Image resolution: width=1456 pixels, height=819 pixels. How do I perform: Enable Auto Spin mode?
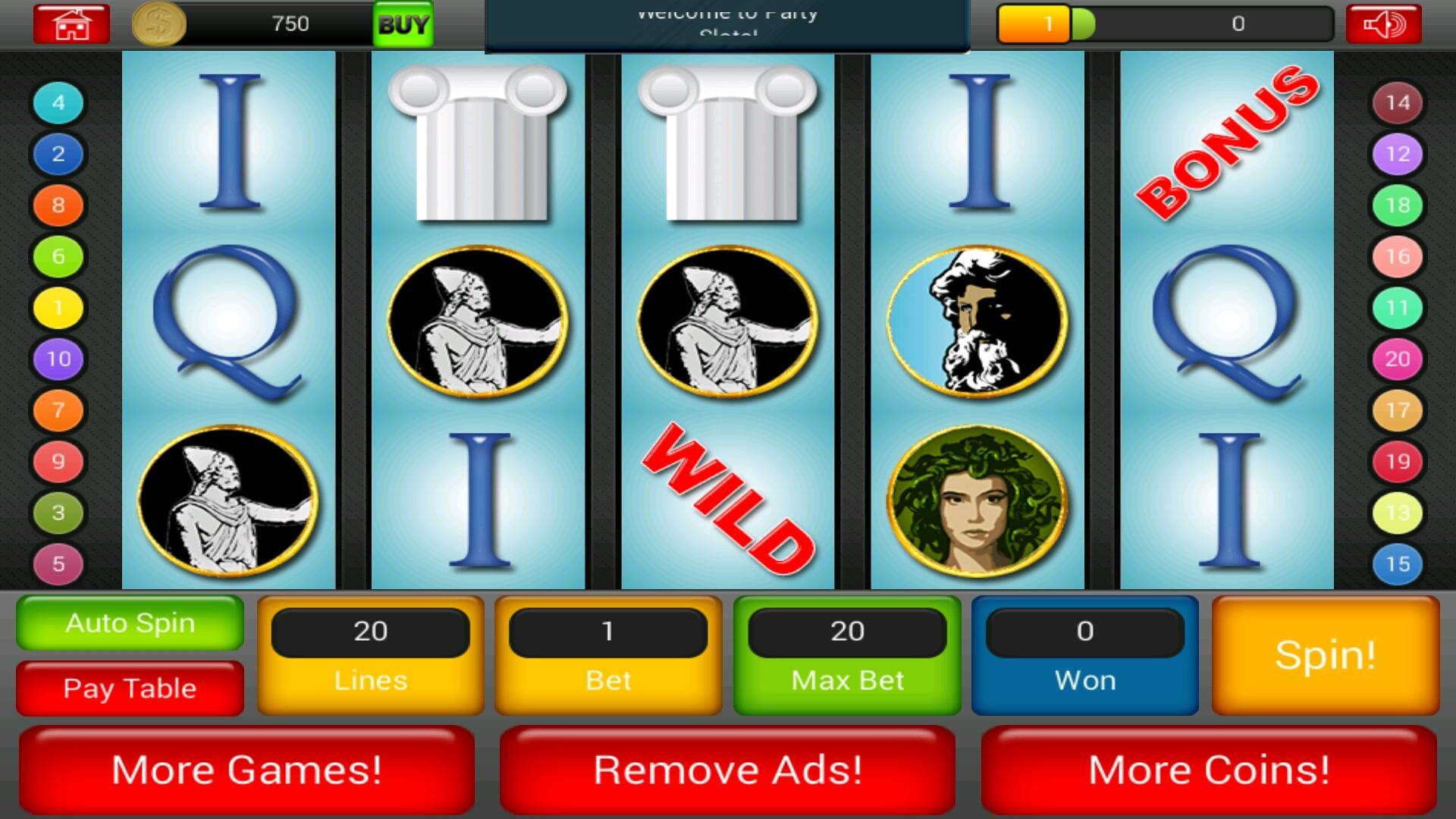[x=129, y=623]
